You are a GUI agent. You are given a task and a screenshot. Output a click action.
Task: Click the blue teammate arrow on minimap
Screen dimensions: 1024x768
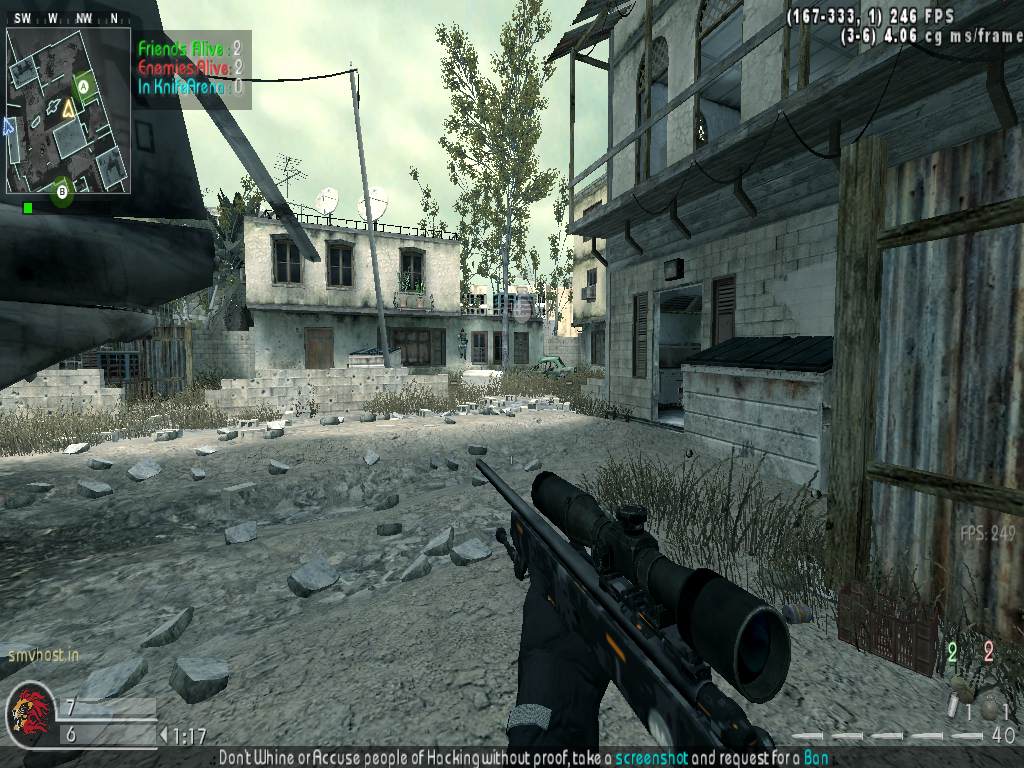pyautogui.click(x=10, y=127)
